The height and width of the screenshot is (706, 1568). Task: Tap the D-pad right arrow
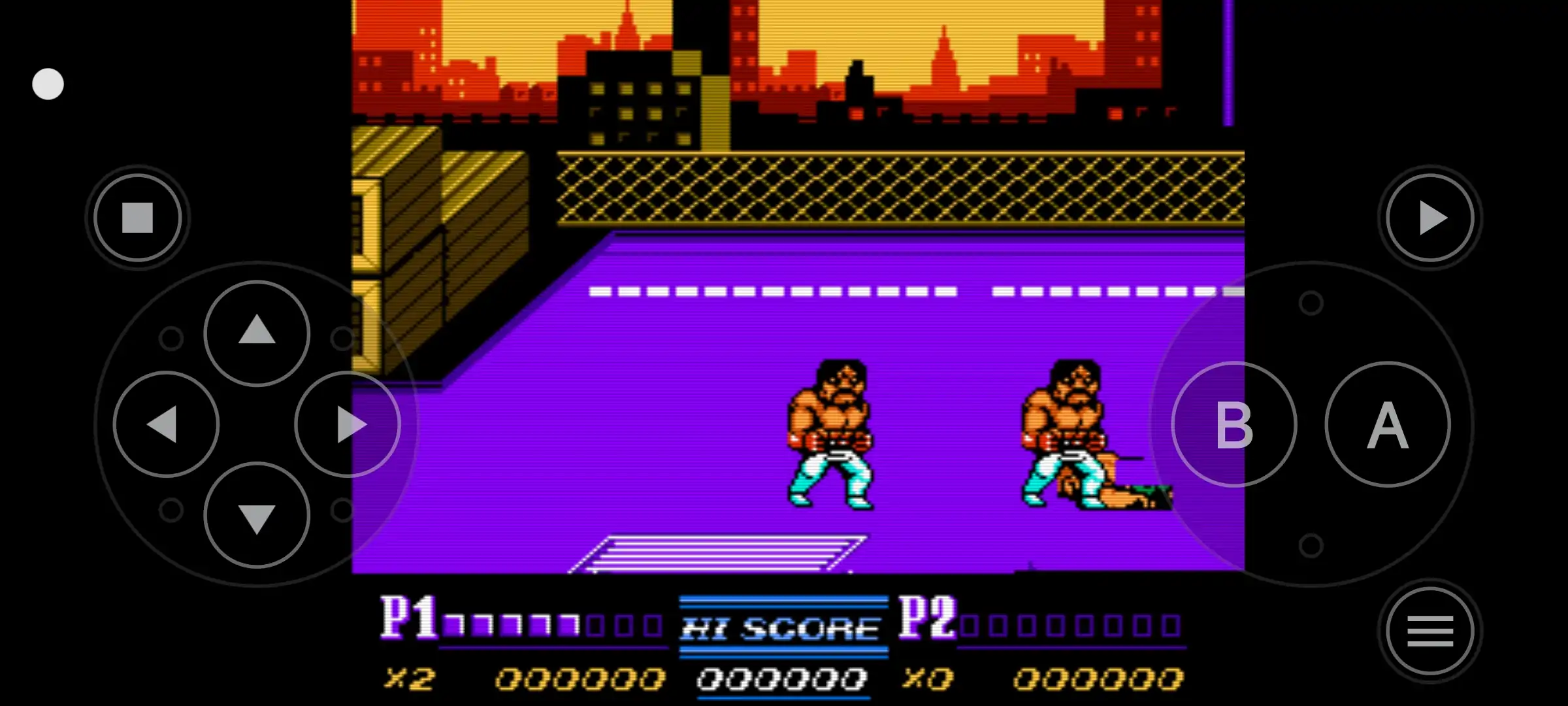(x=347, y=424)
